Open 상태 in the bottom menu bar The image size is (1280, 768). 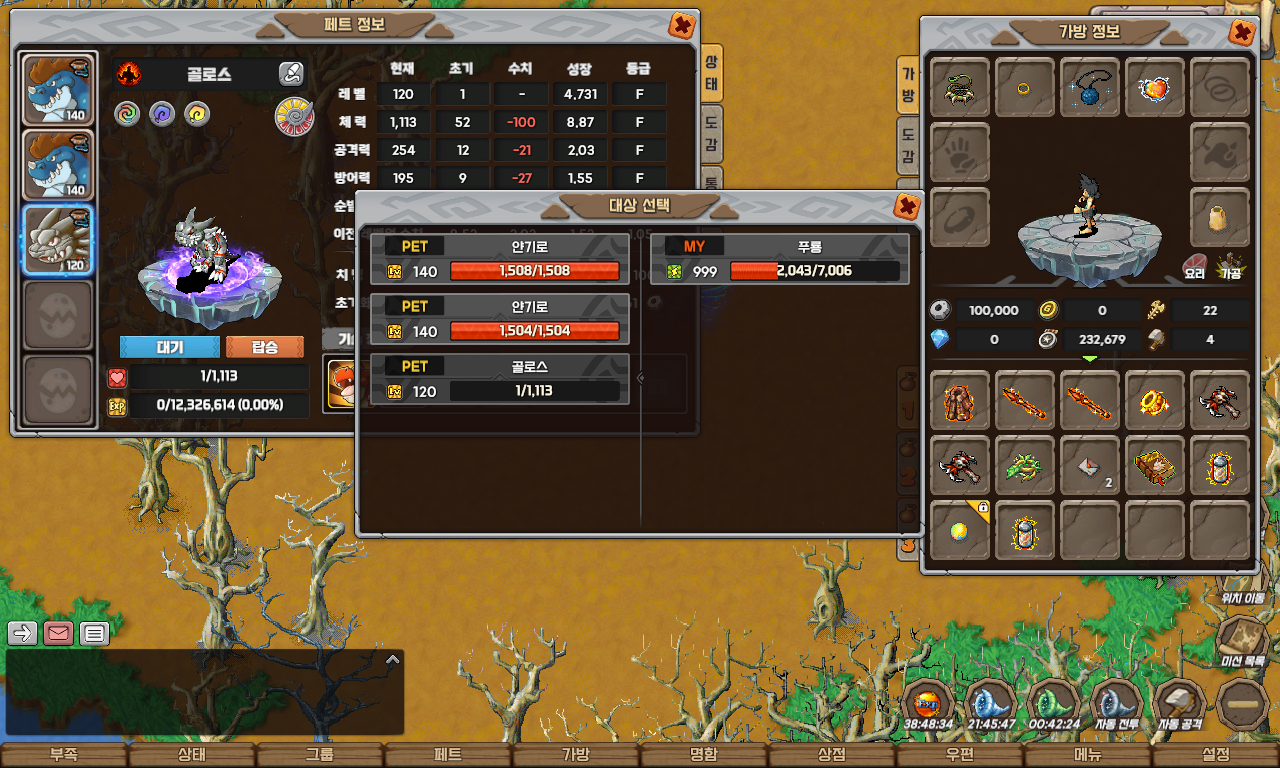pos(191,755)
